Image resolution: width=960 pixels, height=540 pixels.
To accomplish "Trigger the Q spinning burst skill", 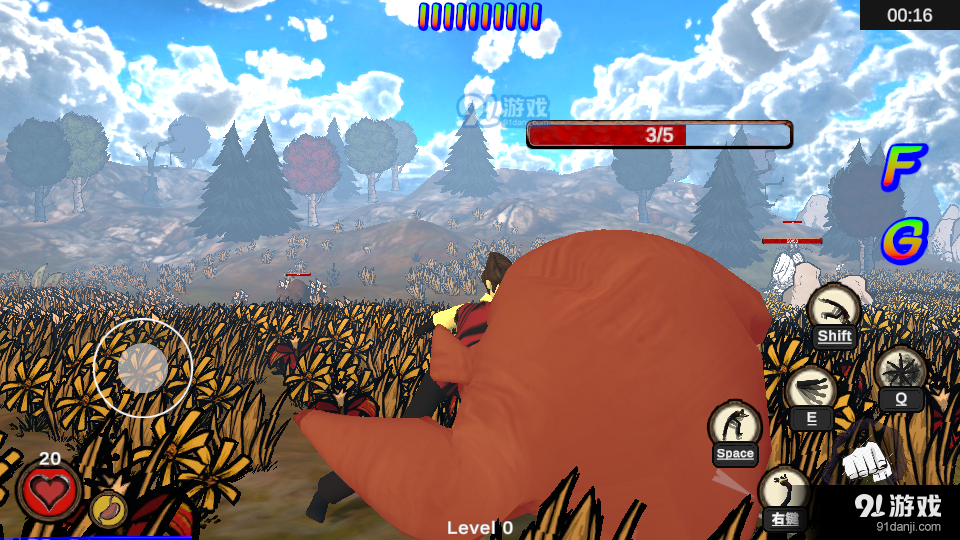I will pyautogui.click(x=900, y=370).
